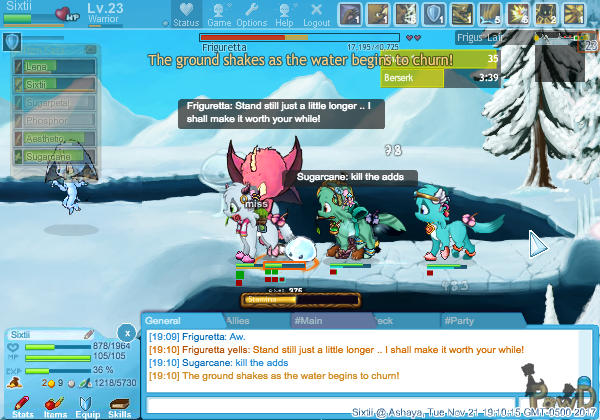Click the chat message input box

point(330,405)
